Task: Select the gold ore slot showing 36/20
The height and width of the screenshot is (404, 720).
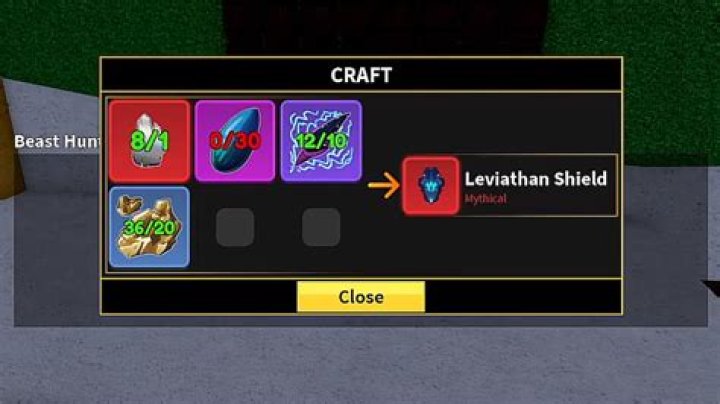Action: (149, 227)
